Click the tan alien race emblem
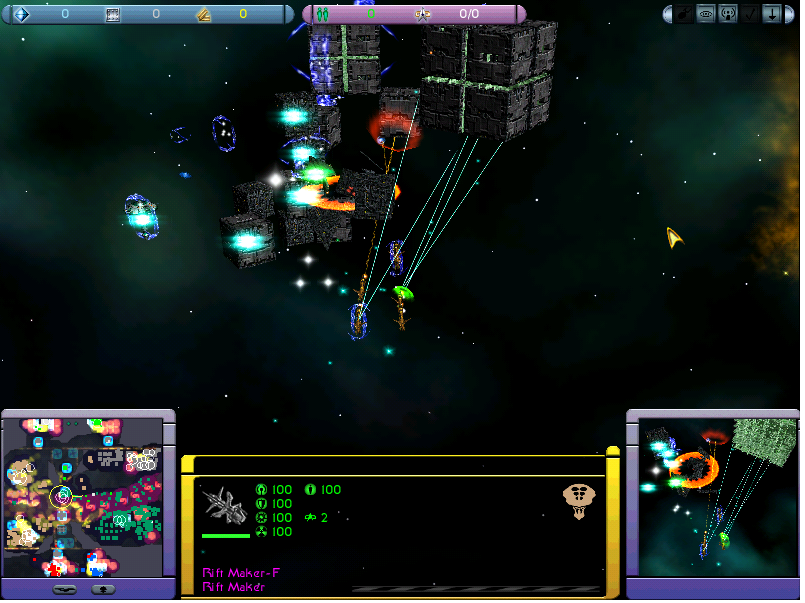The height and width of the screenshot is (603, 805). [579, 500]
